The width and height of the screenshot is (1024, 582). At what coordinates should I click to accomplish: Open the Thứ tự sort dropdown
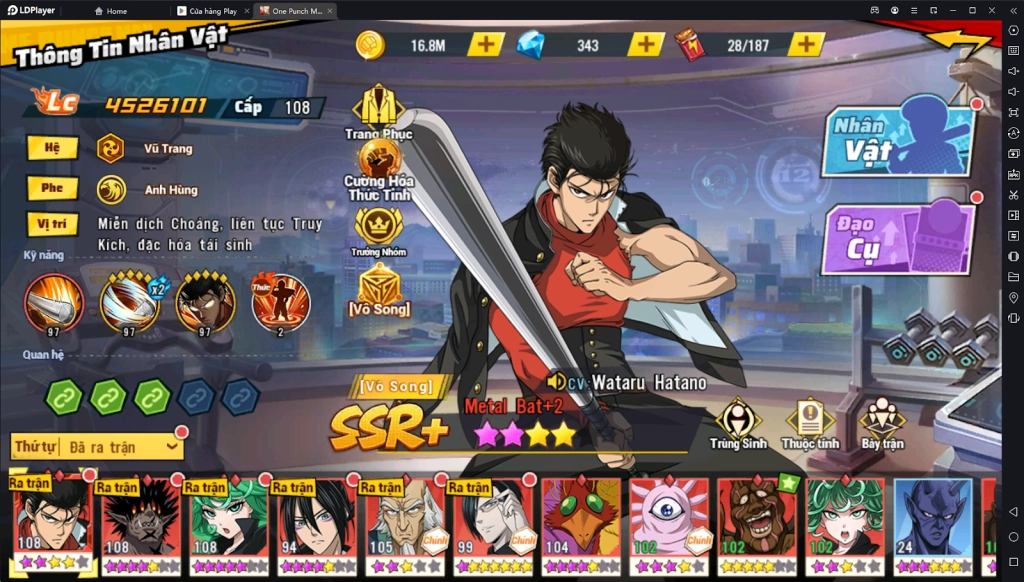96,447
